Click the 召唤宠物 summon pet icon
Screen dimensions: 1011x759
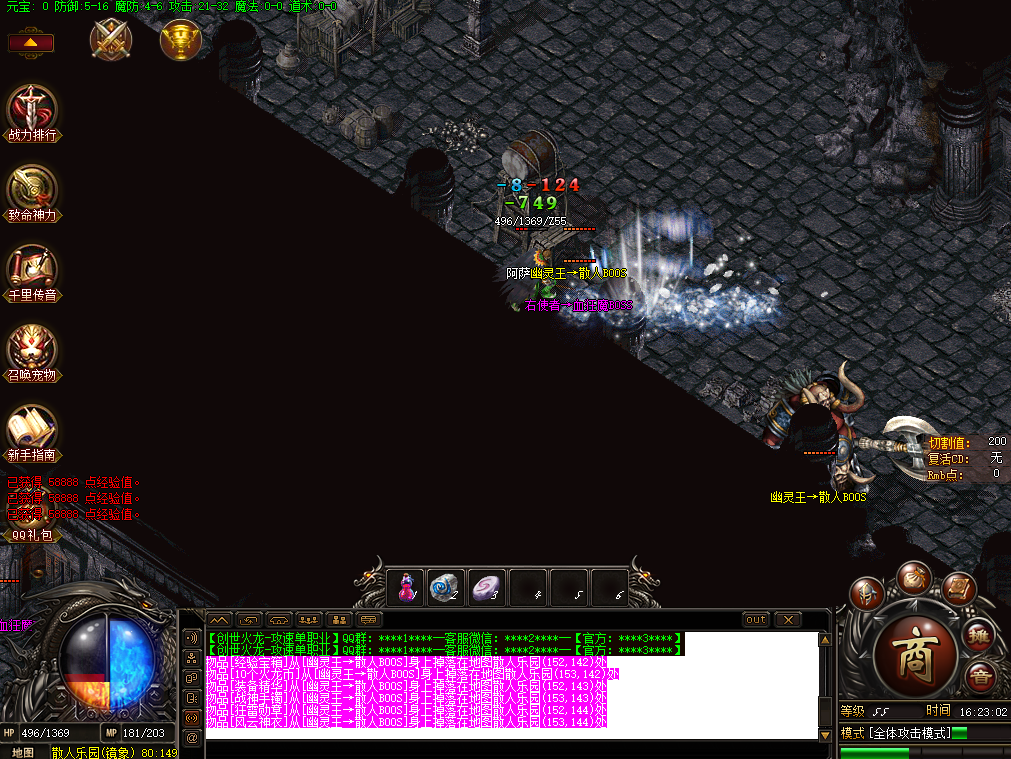pos(32,351)
